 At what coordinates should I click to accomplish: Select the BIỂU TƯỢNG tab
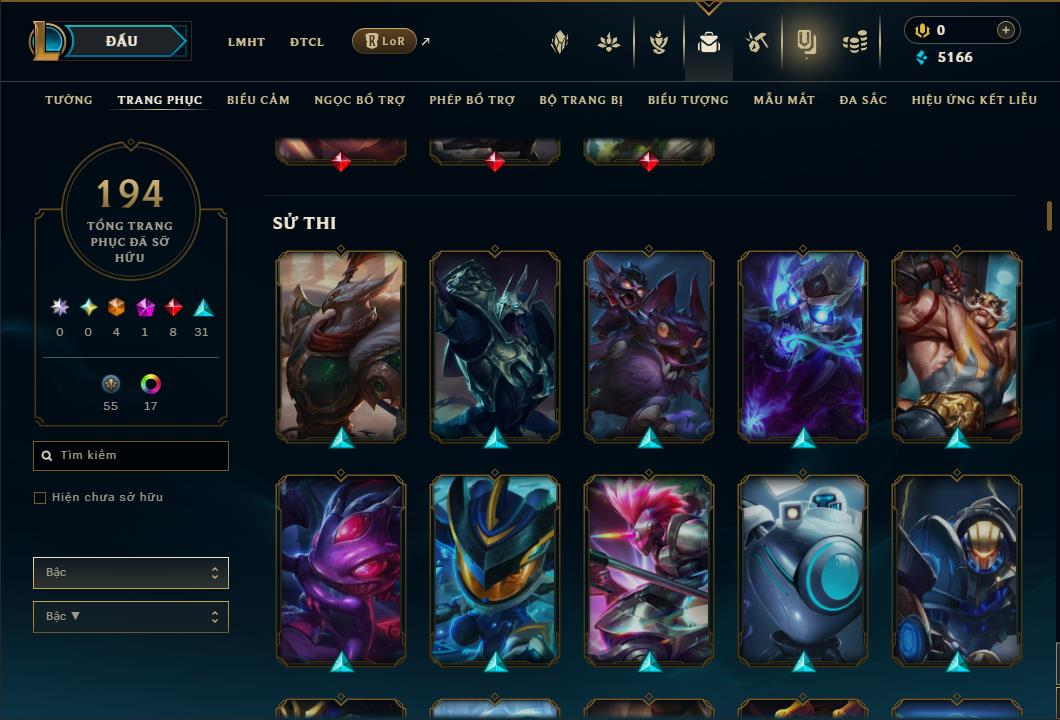point(688,100)
